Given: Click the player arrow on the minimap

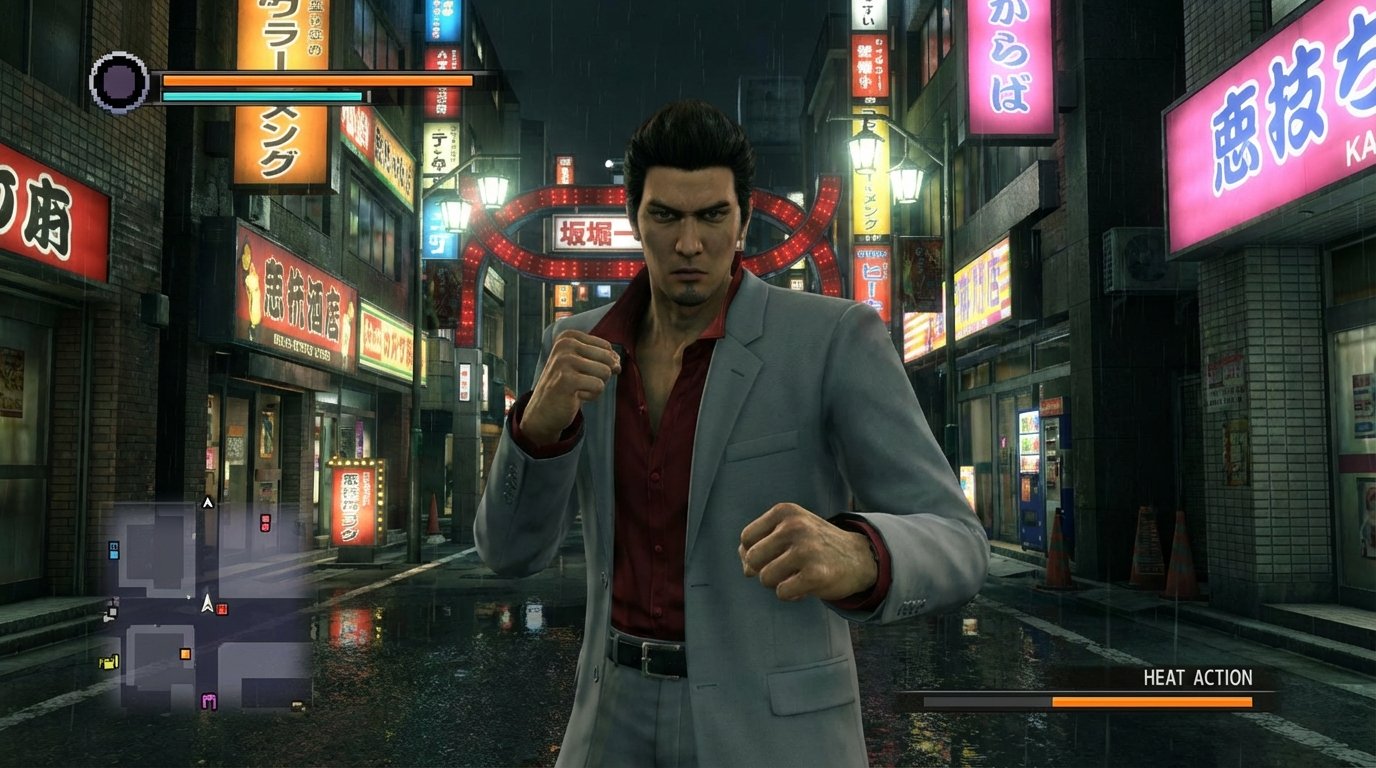Looking at the screenshot, I should 207,603.
